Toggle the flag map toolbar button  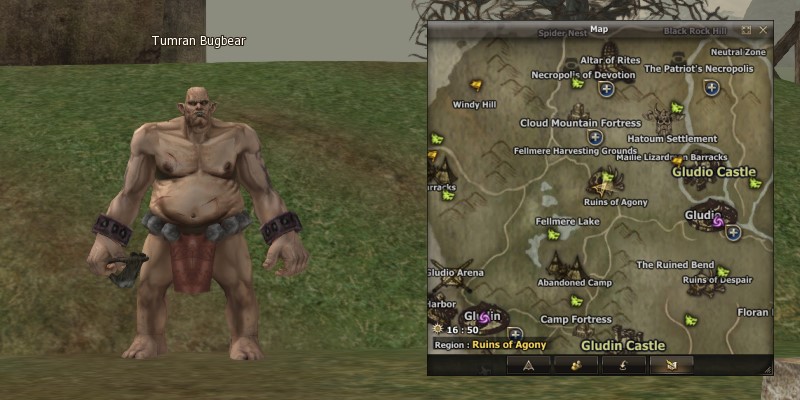click(x=673, y=366)
